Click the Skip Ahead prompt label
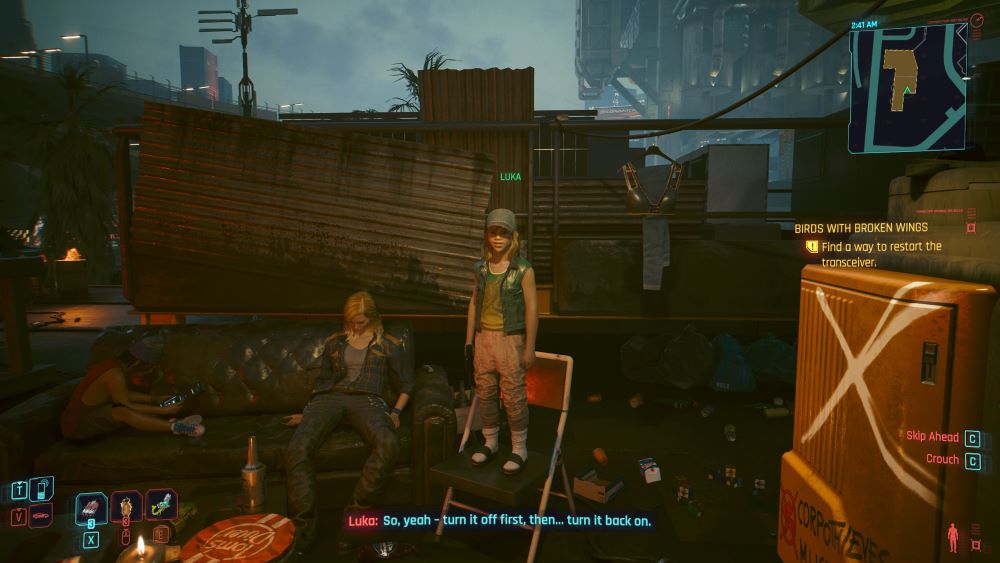The height and width of the screenshot is (563, 1000). (x=932, y=437)
